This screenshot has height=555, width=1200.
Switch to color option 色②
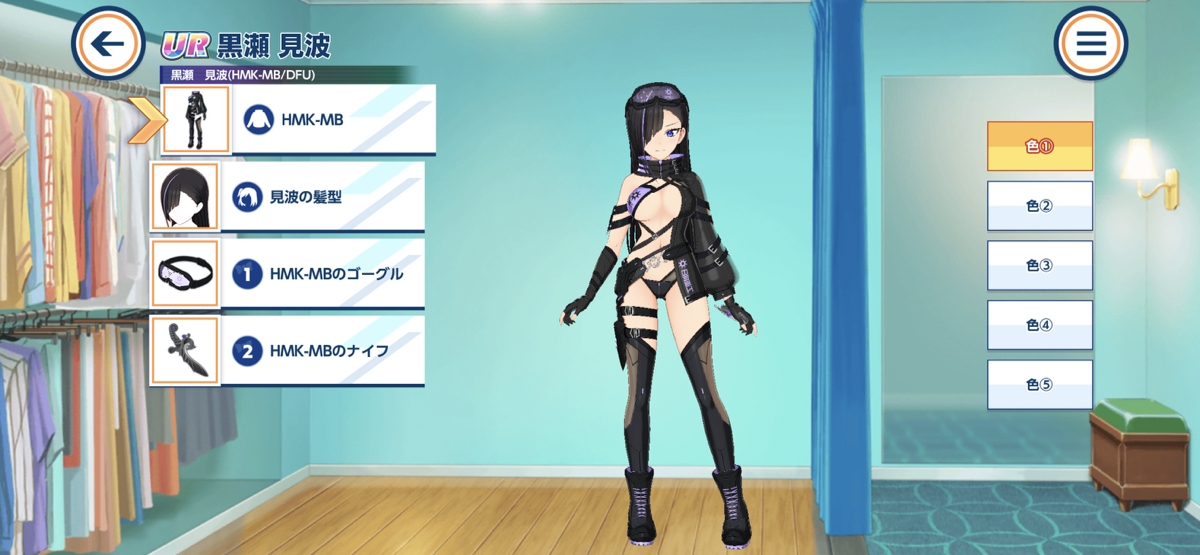tap(1040, 206)
